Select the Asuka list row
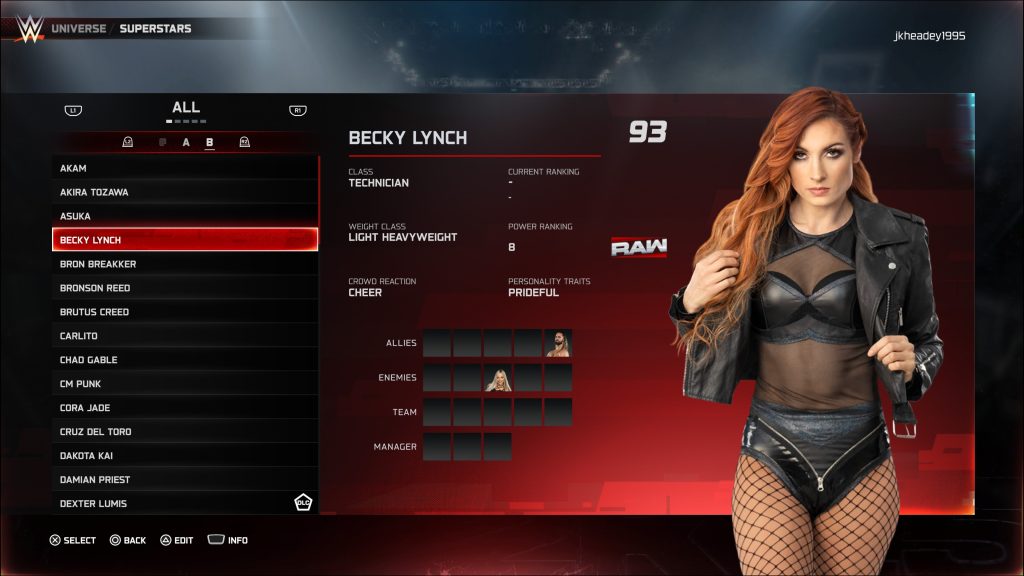 pos(185,216)
